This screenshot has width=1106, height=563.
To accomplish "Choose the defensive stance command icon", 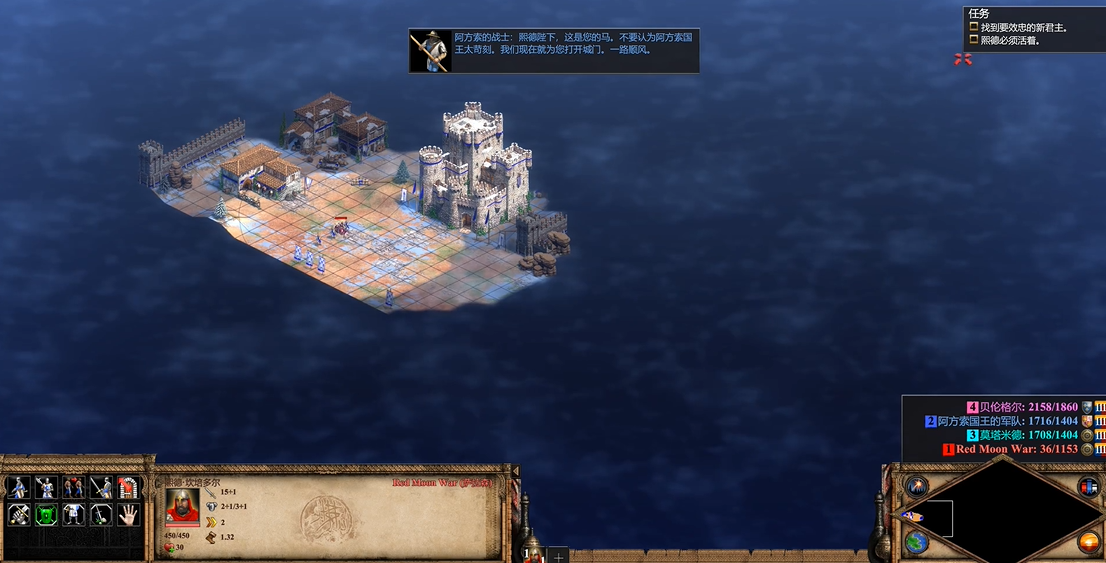I will click(45, 488).
